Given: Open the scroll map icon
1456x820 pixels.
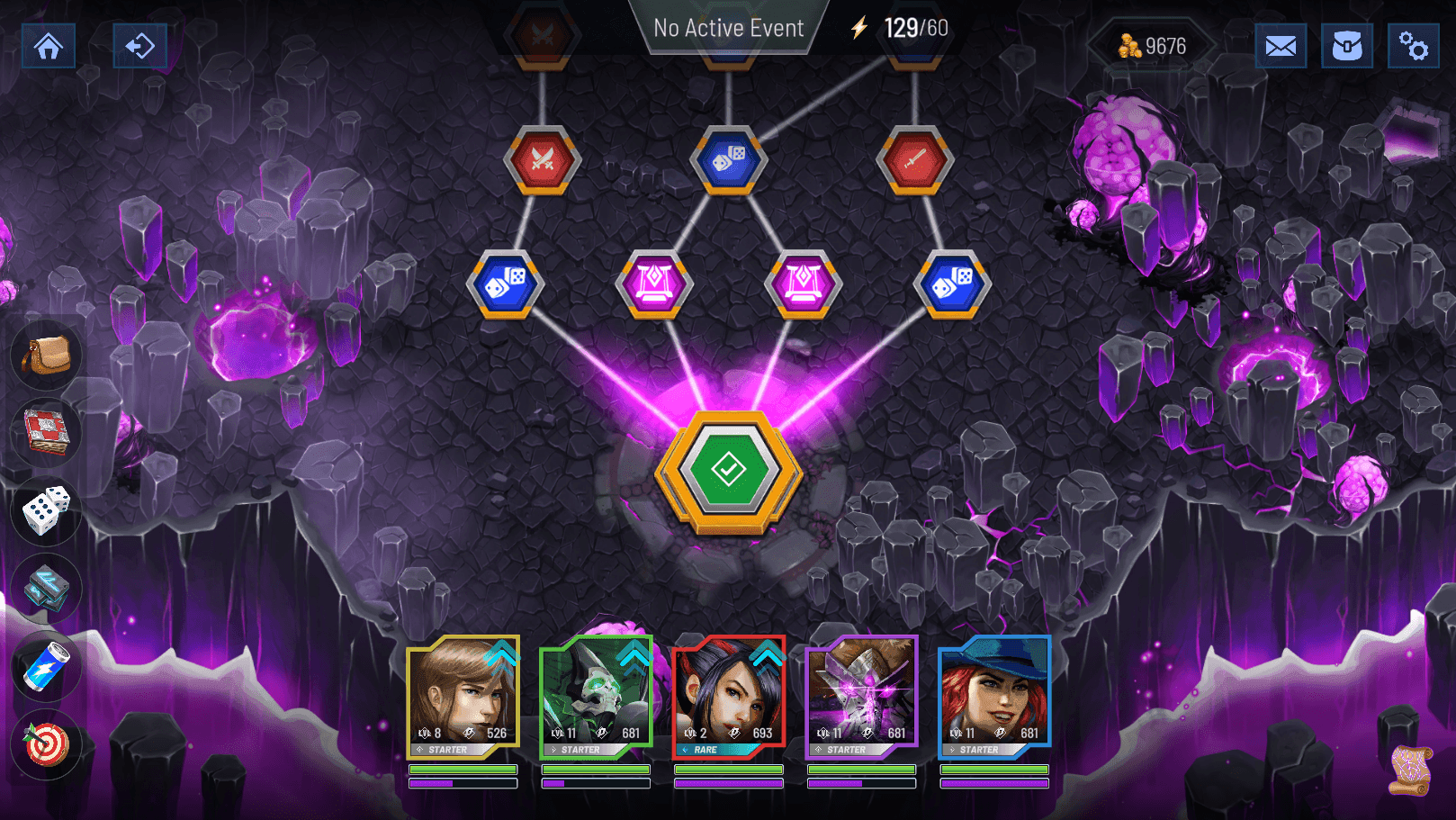Looking at the screenshot, I should 1409,770.
